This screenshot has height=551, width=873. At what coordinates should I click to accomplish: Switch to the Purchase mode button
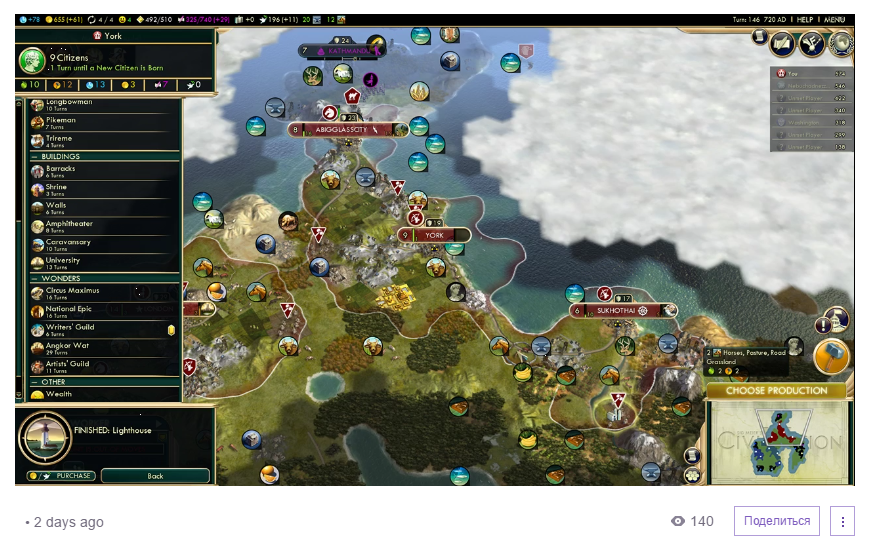pos(61,476)
